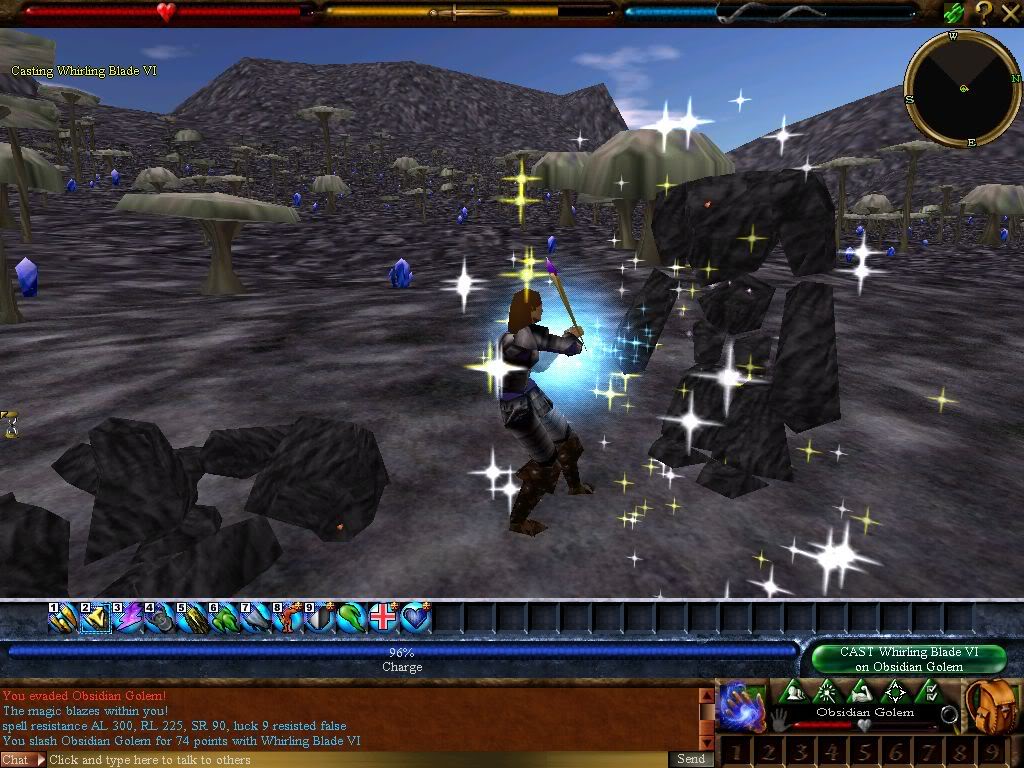Image resolution: width=1024 pixels, height=768 pixels.
Task: Activate the red cross healing spell shortcut
Action: point(384,619)
